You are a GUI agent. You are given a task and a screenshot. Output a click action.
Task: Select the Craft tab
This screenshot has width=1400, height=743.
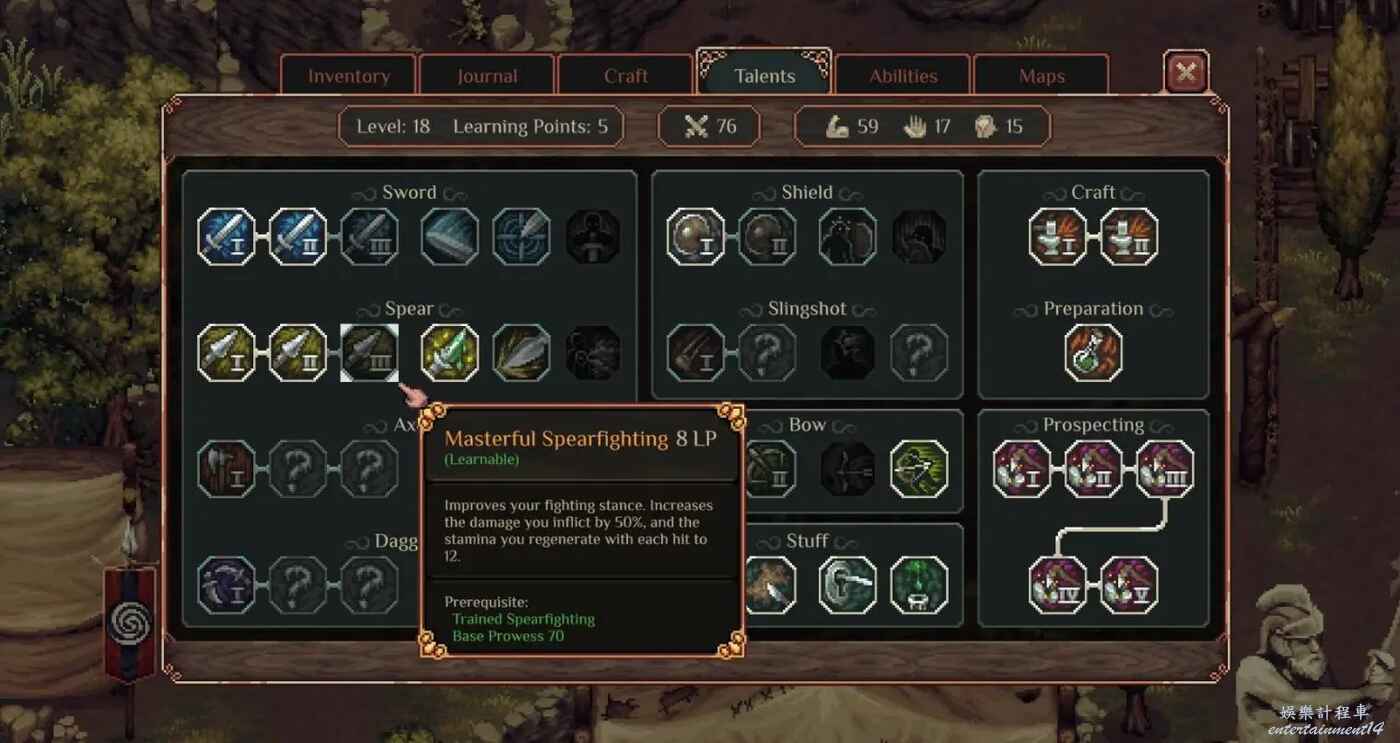[x=626, y=76]
